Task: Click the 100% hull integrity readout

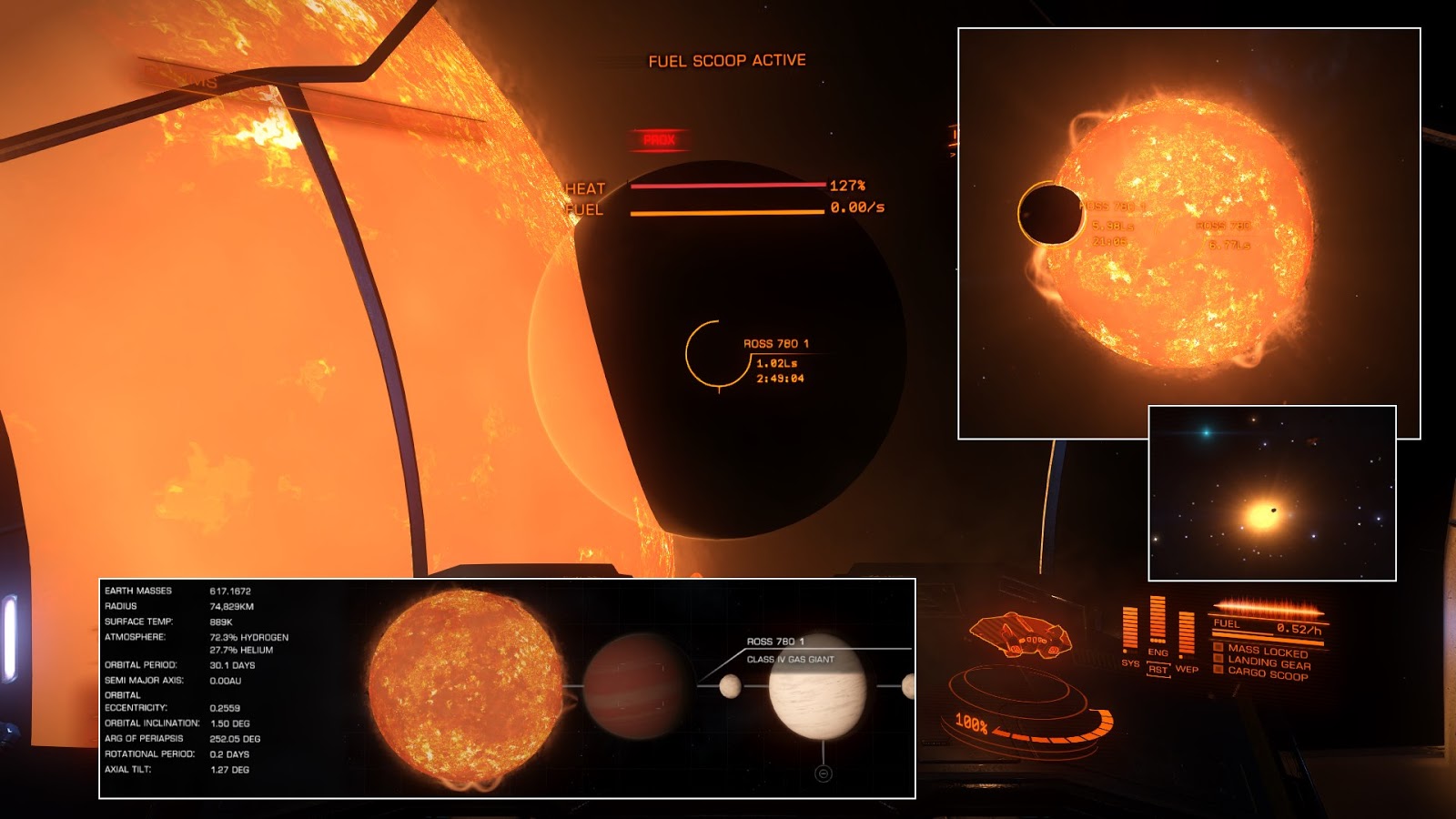Action: [x=974, y=724]
